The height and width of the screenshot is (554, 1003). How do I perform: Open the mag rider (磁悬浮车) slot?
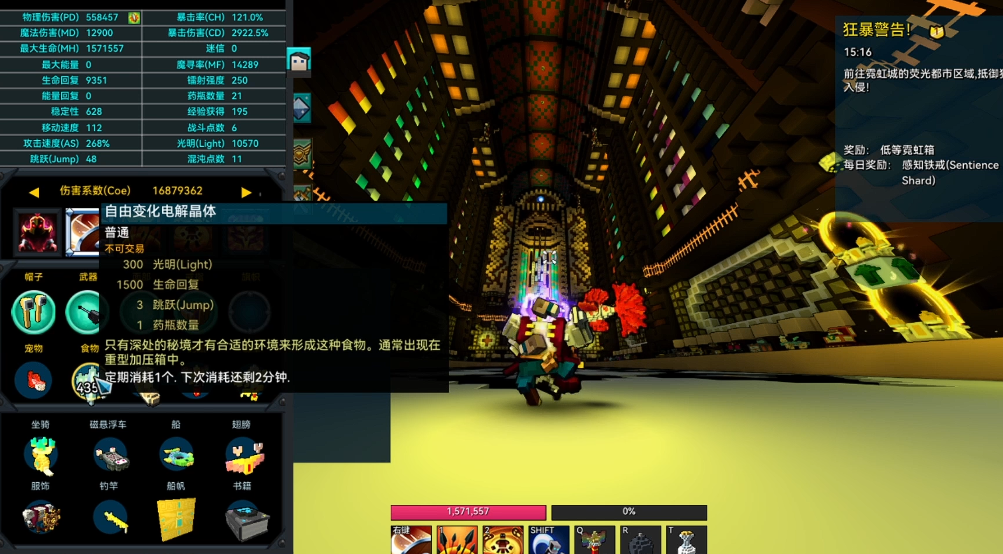click(x=109, y=455)
